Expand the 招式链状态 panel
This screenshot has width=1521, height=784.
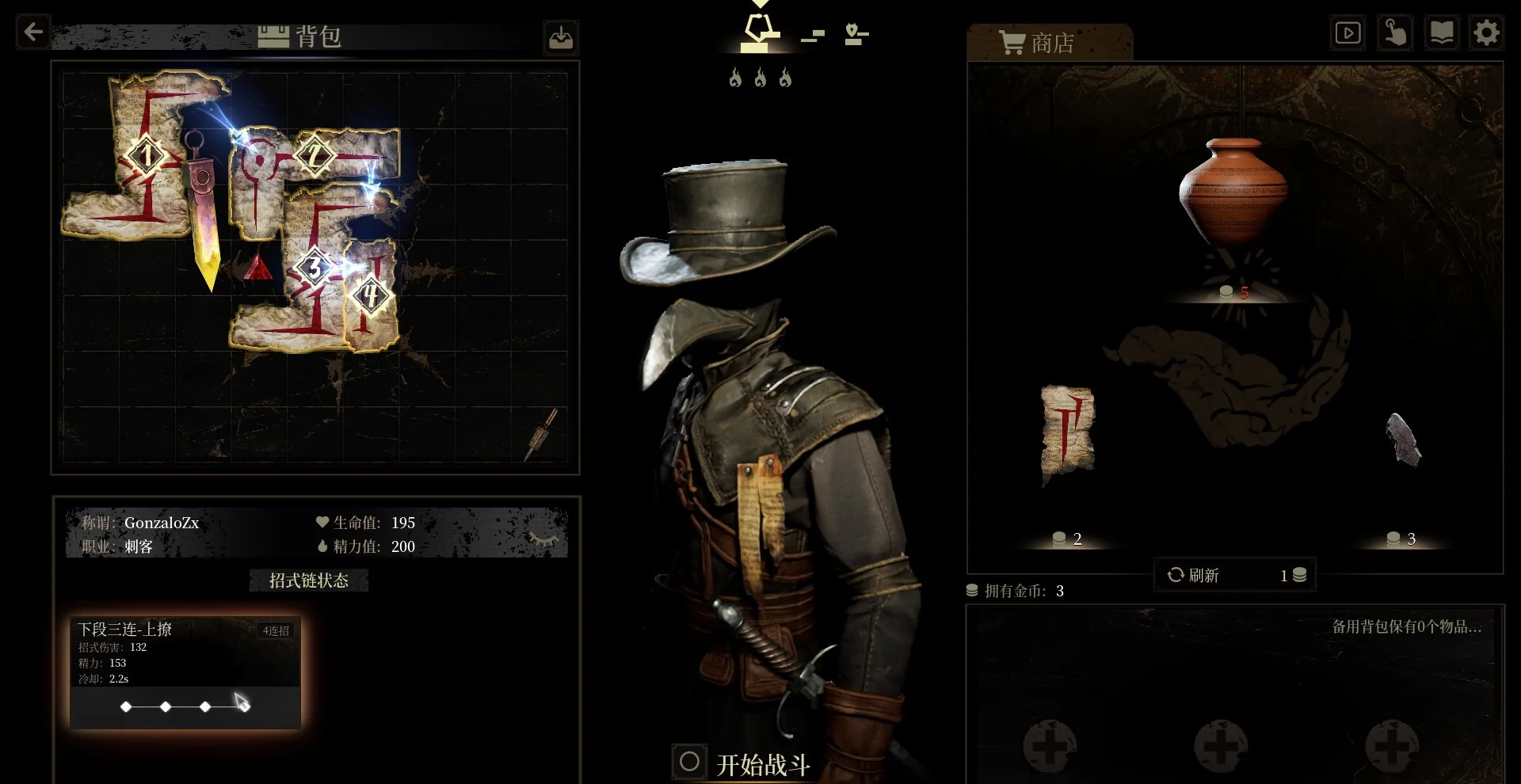click(x=308, y=580)
